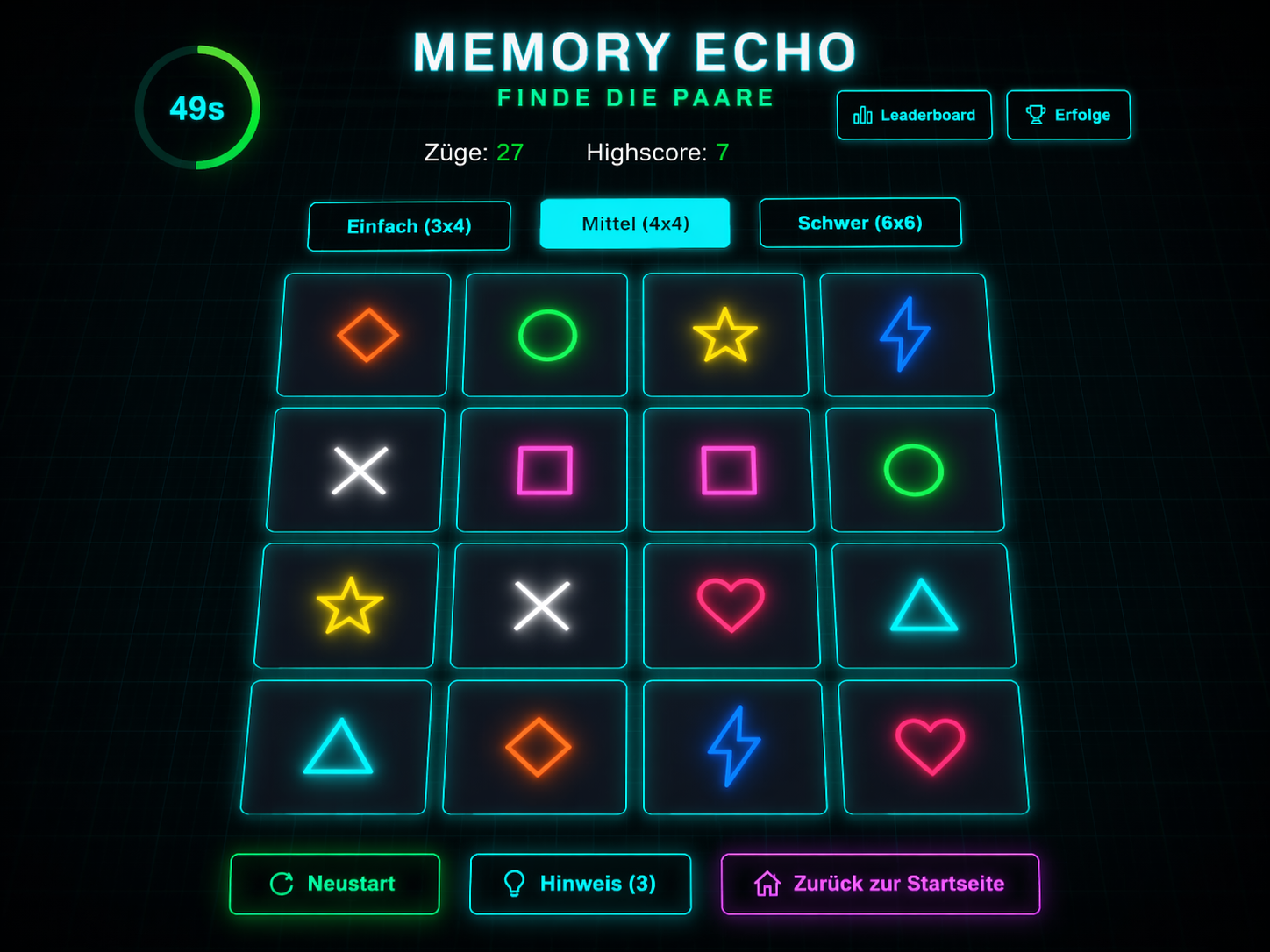Click the green timer progress ring showing 49s
Viewport: 1270px width, 952px height.
196,108
